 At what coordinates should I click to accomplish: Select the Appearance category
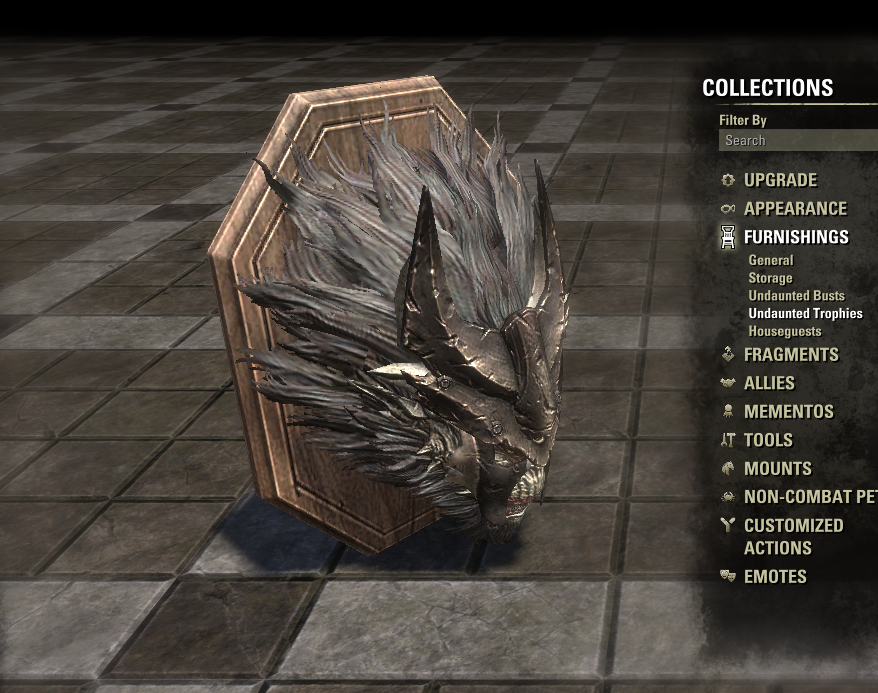795,209
